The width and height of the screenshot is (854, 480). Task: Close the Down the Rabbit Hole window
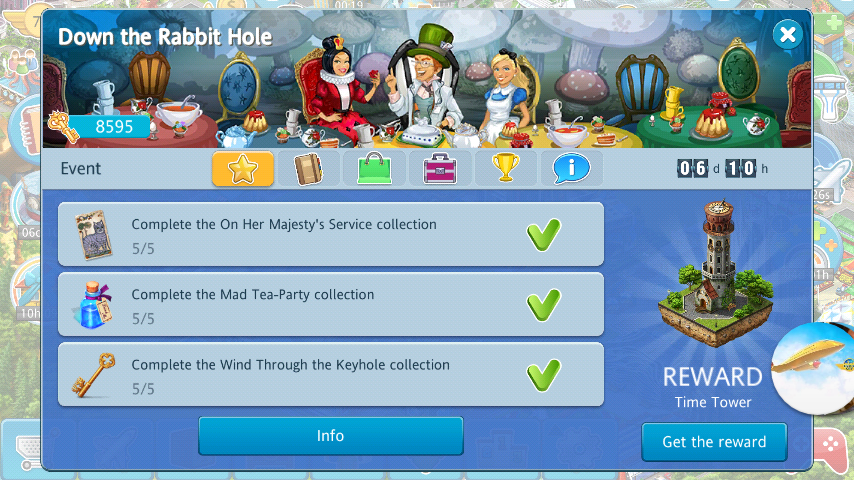point(788,37)
